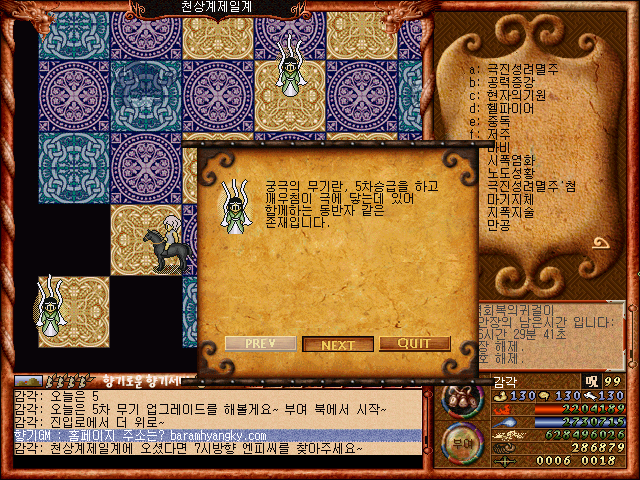
Task: Cast 헬파이어 from the spell list
Action: (512, 108)
